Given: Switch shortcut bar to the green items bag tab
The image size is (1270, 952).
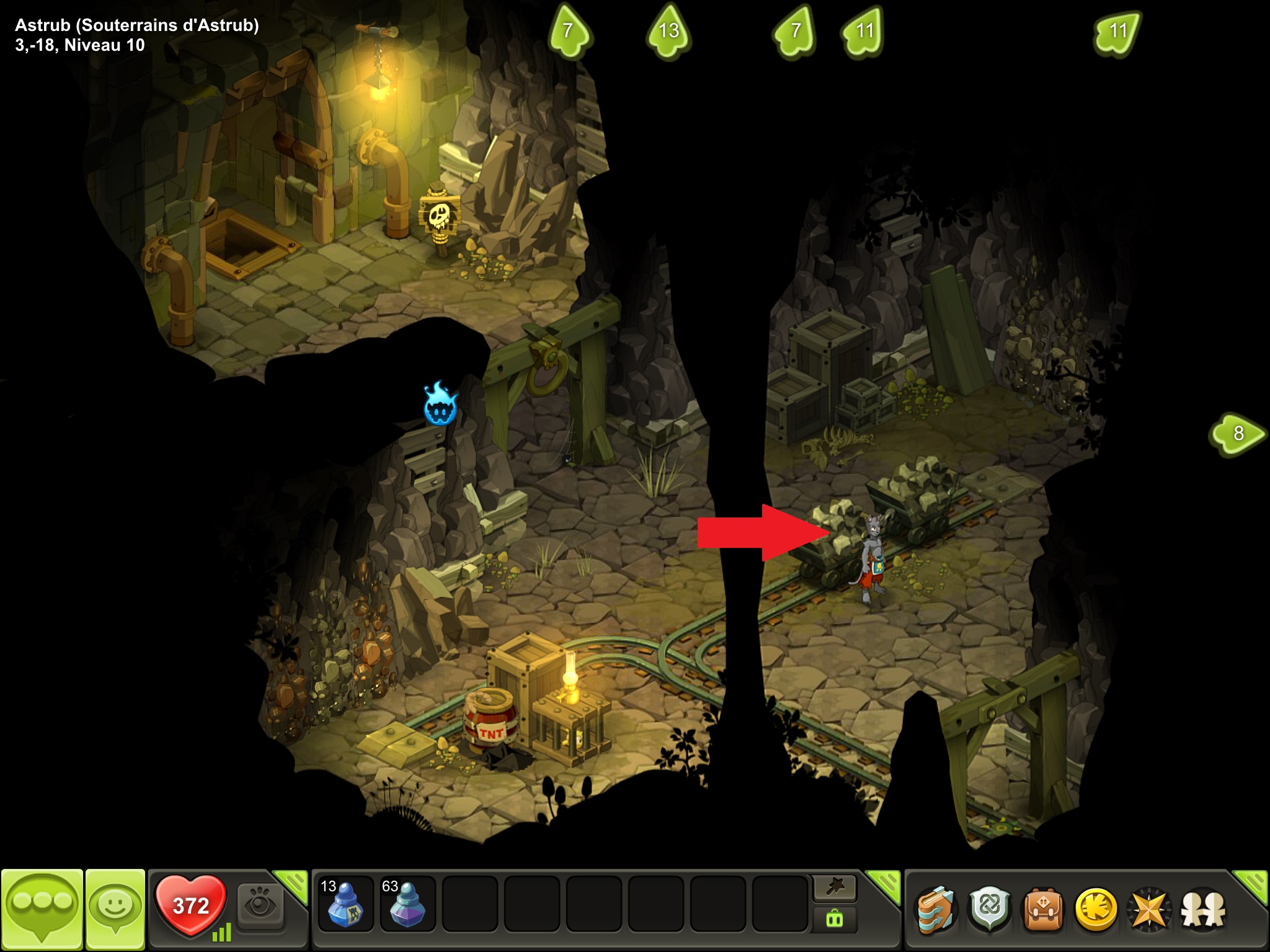Looking at the screenshot, I should click(x=835, y=920).
